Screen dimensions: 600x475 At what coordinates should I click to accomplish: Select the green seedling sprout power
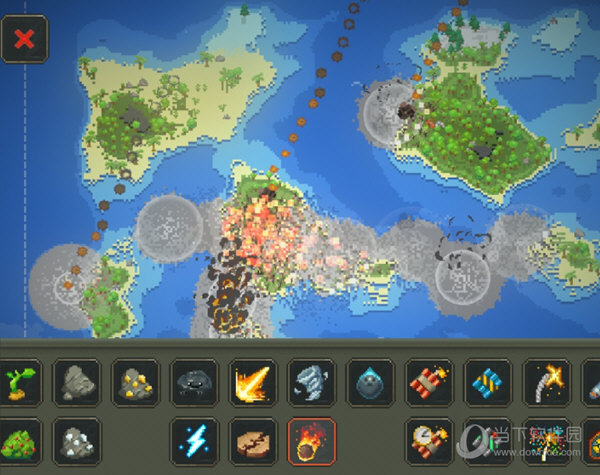pos(20,382)
